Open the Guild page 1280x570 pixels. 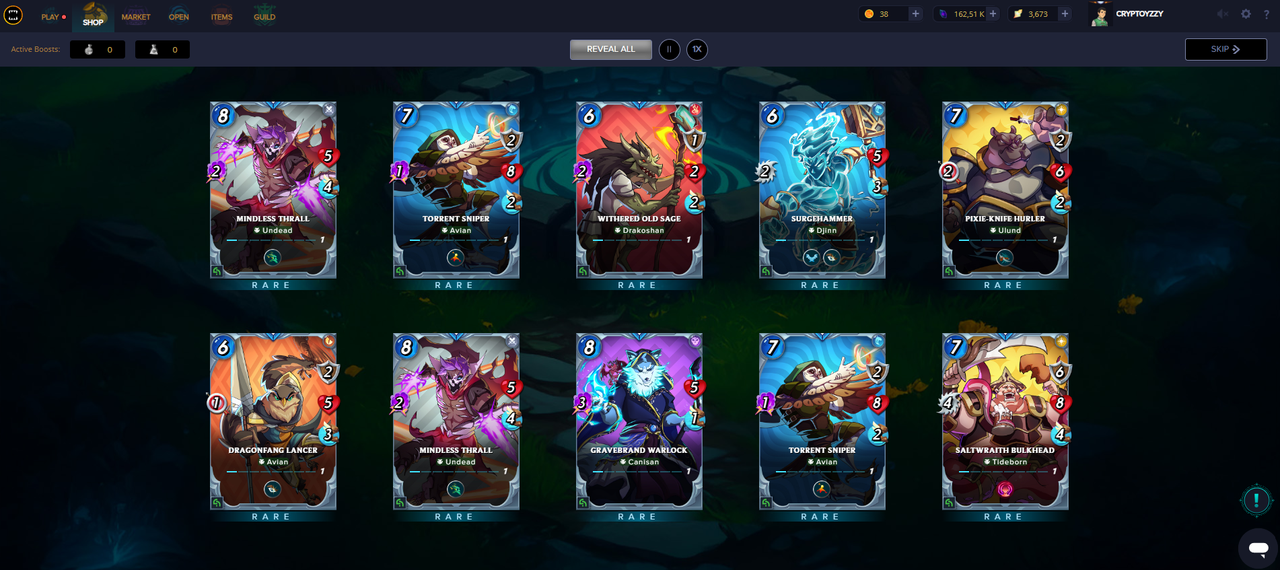point(264,16)
